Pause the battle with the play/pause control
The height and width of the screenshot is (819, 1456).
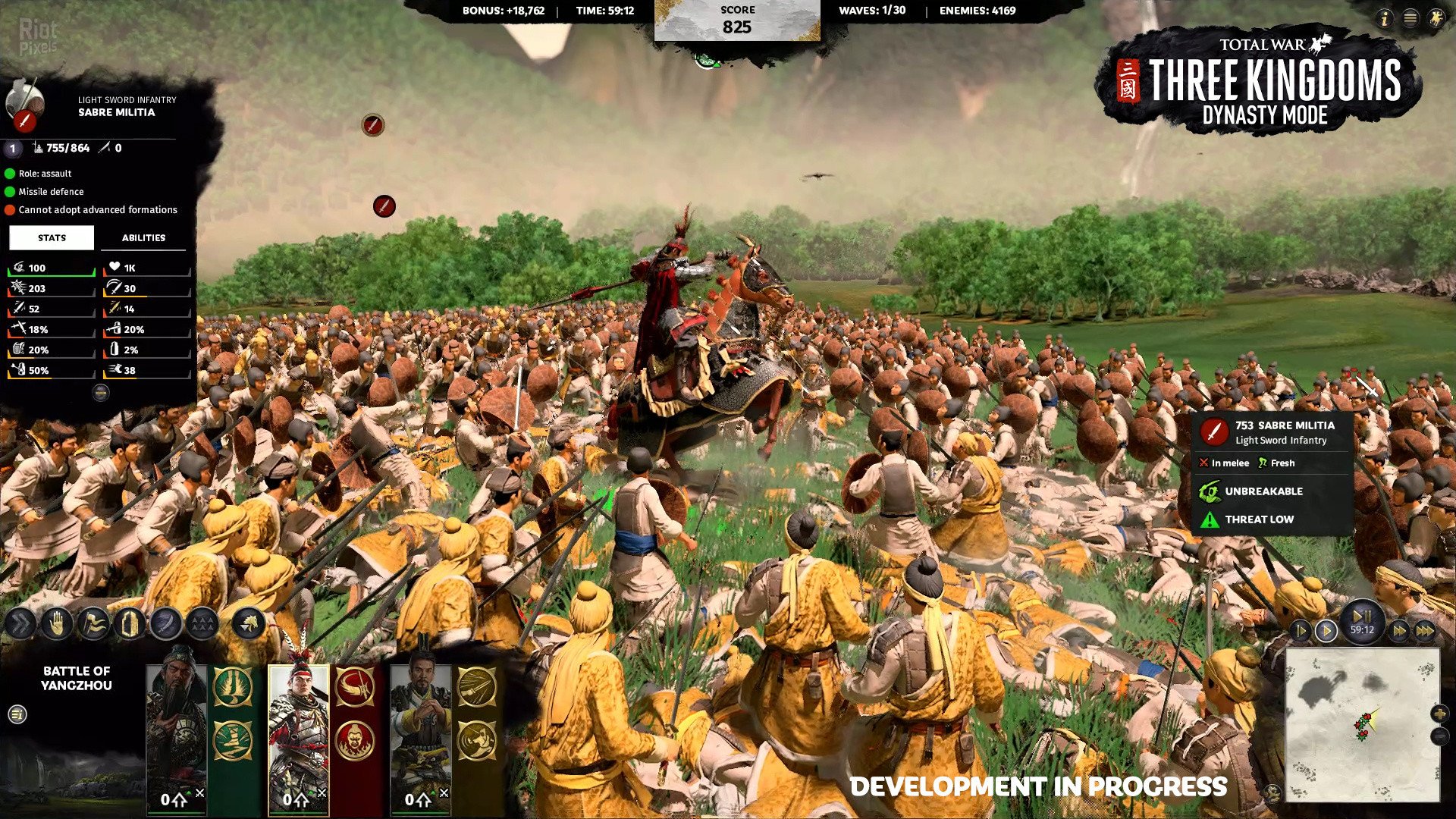1360,616
